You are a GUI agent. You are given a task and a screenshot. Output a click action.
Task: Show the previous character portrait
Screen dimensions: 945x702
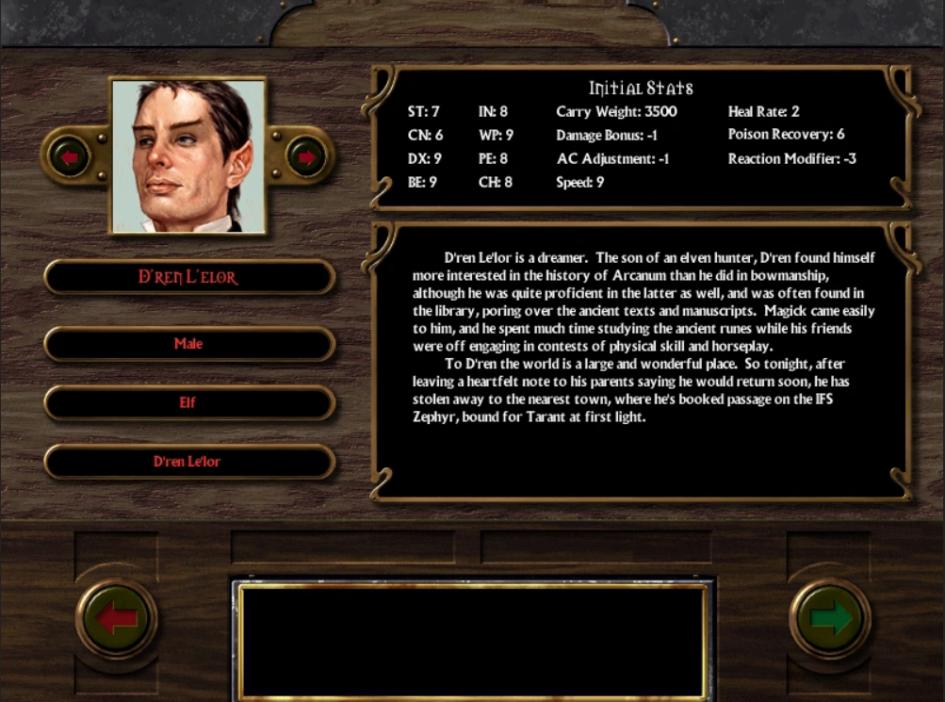tap(69, 157)
